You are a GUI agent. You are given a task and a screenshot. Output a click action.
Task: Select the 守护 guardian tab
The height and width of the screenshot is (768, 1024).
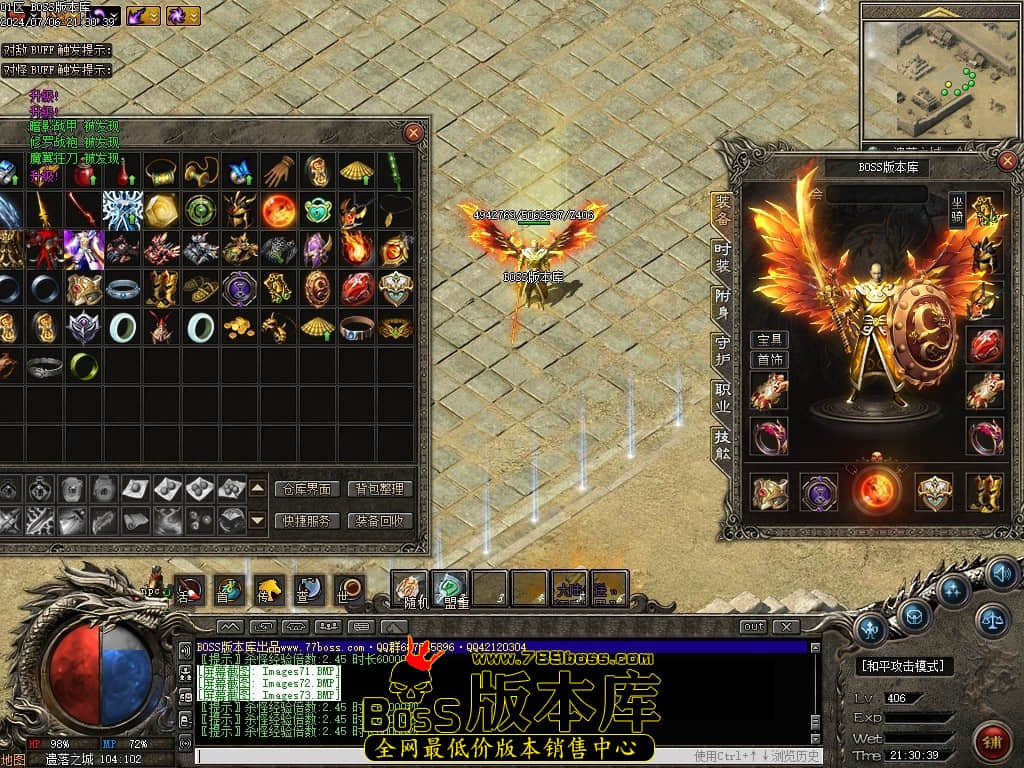point(722,350)
